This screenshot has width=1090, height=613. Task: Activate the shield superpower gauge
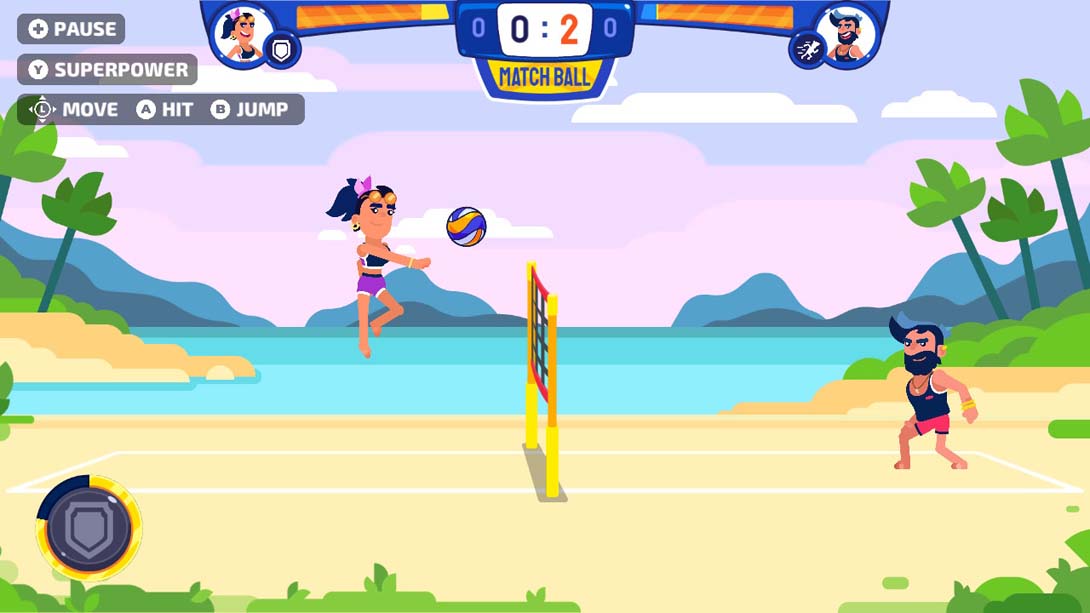[x=89, y=527]
